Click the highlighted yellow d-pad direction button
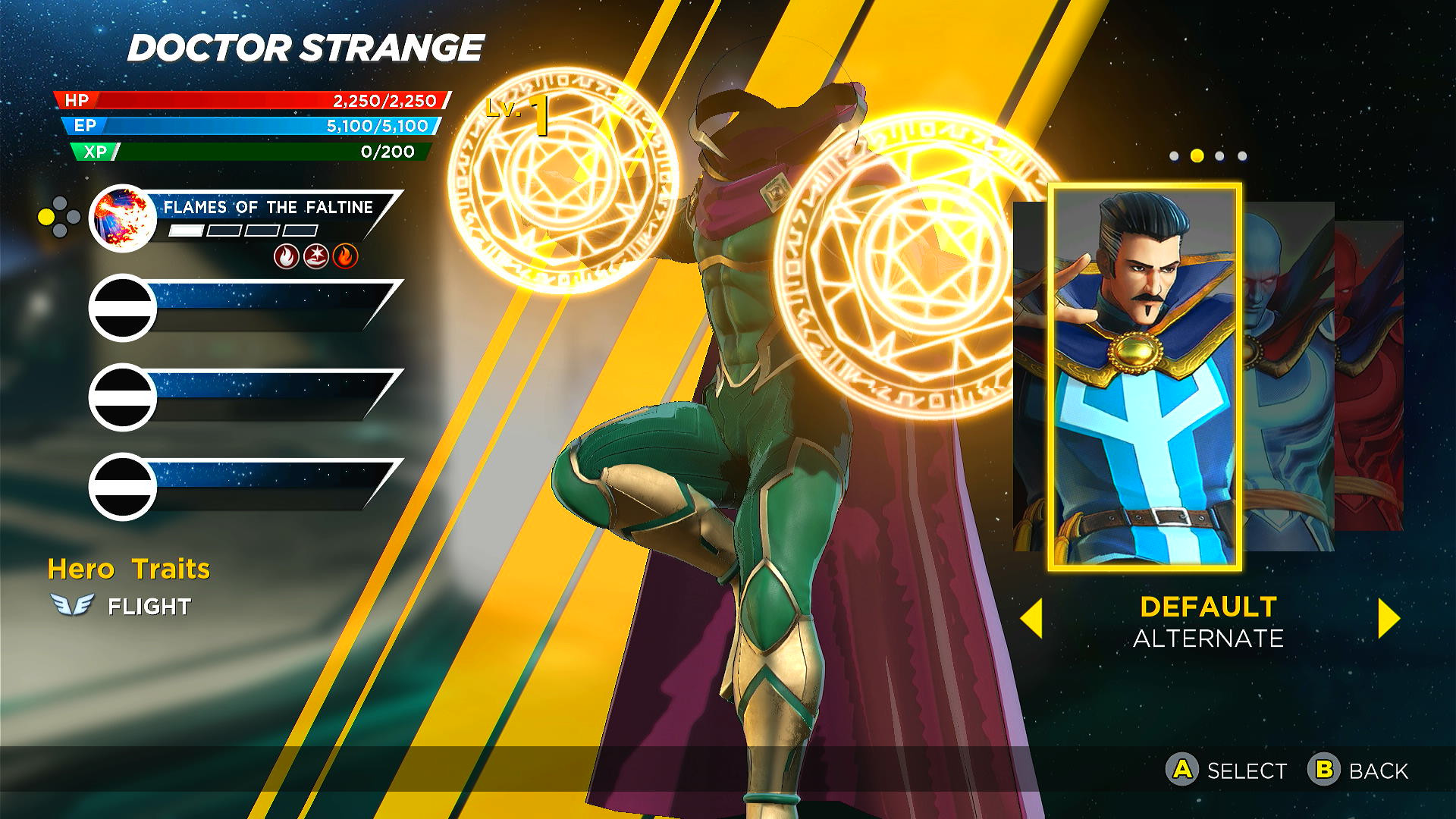This screenshot has width=1456, height=819. coord(48,216)
